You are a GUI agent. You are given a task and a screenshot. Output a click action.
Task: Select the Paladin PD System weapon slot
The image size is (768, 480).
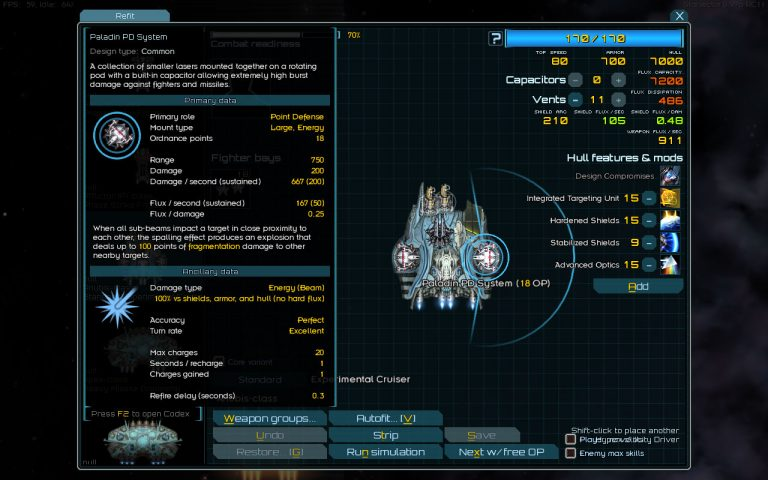pos(486,255)
